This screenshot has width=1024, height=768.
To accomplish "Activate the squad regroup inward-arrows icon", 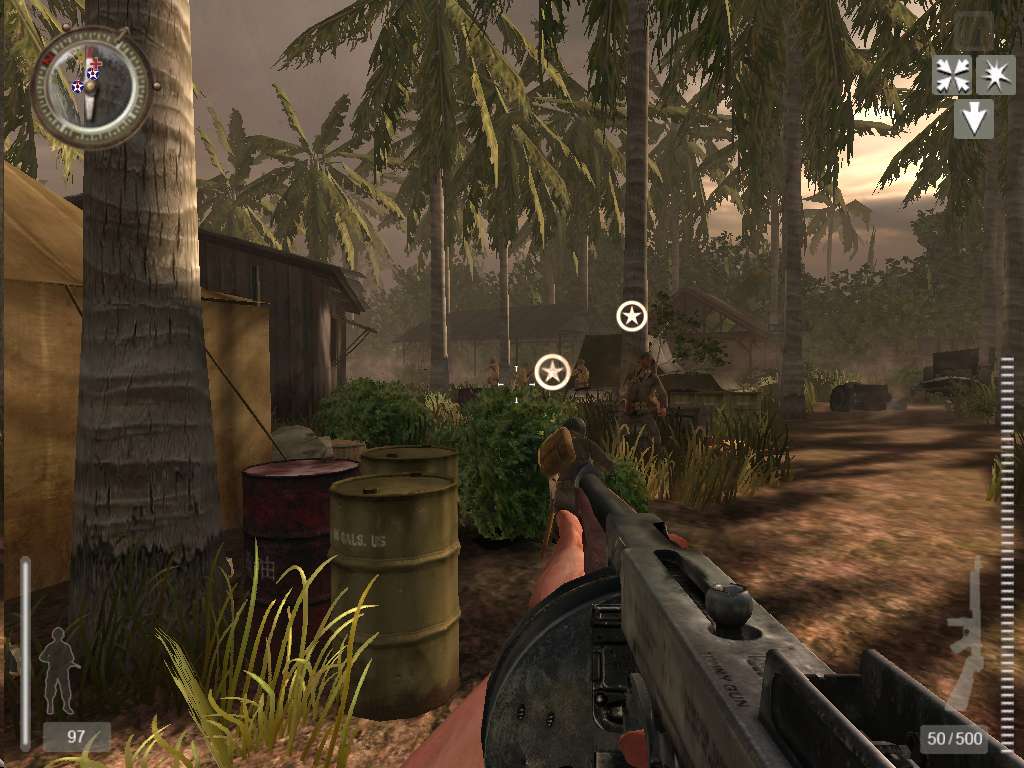I will pos(951,75).
